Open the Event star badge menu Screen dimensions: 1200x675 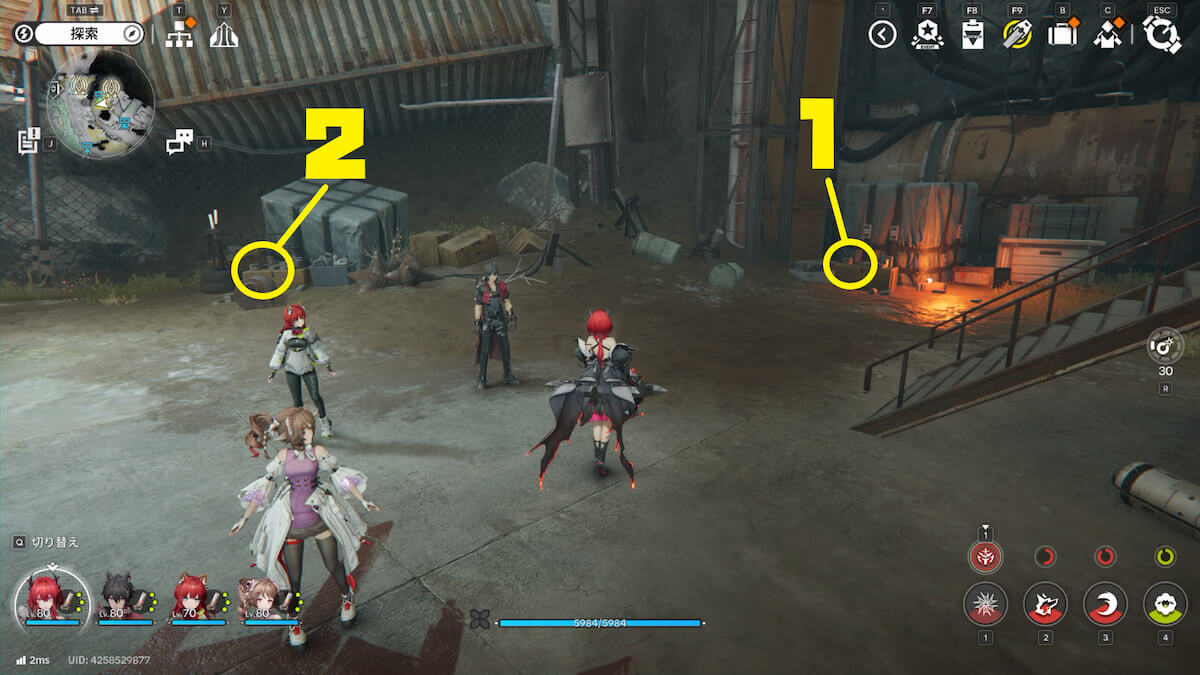pos(927,35)
